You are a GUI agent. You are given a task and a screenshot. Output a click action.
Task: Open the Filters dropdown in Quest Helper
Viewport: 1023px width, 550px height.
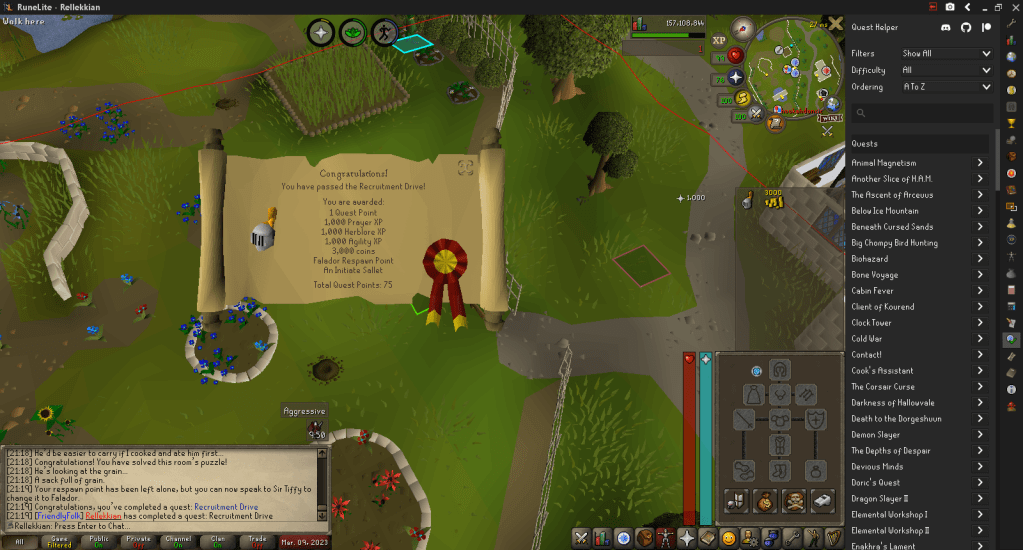[x=946, y=53]
